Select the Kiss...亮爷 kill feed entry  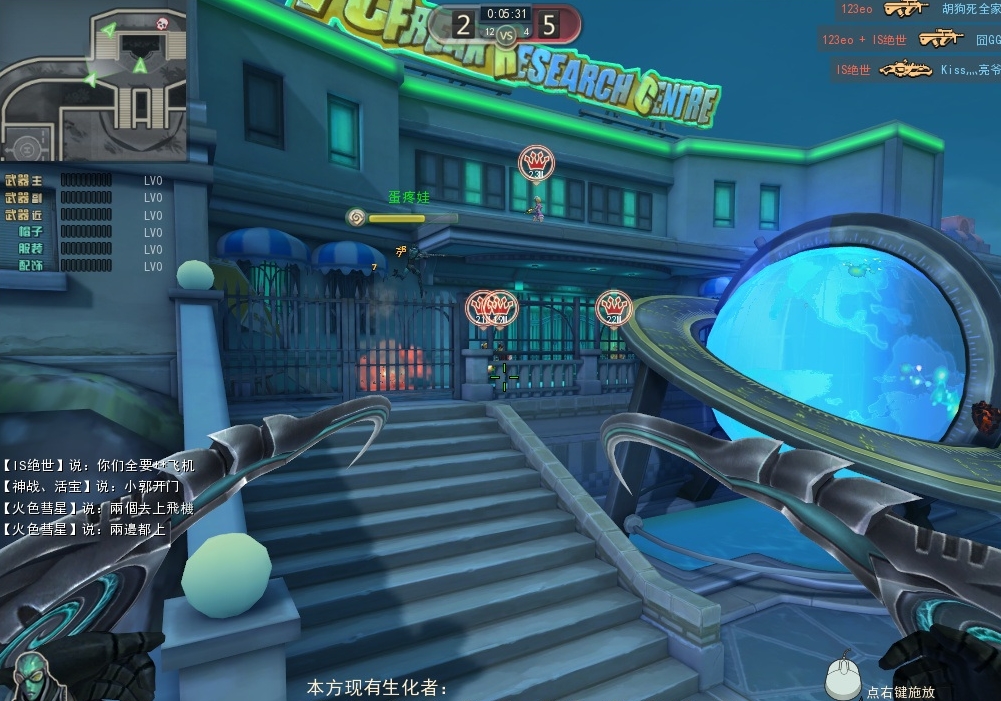pyautogui.click(x=918, y=70)
